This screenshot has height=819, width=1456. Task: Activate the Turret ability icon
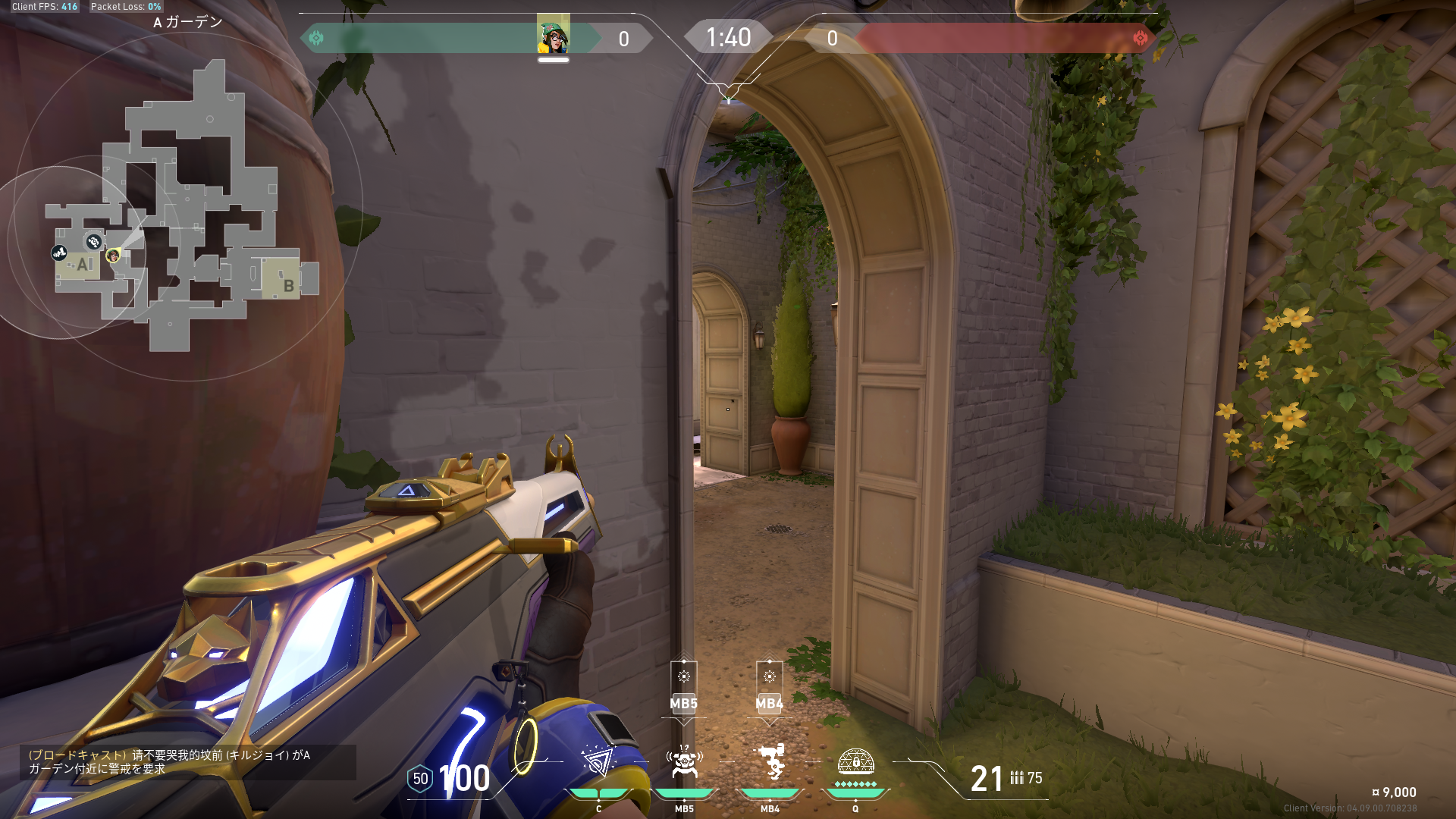(x=770, y=761)
